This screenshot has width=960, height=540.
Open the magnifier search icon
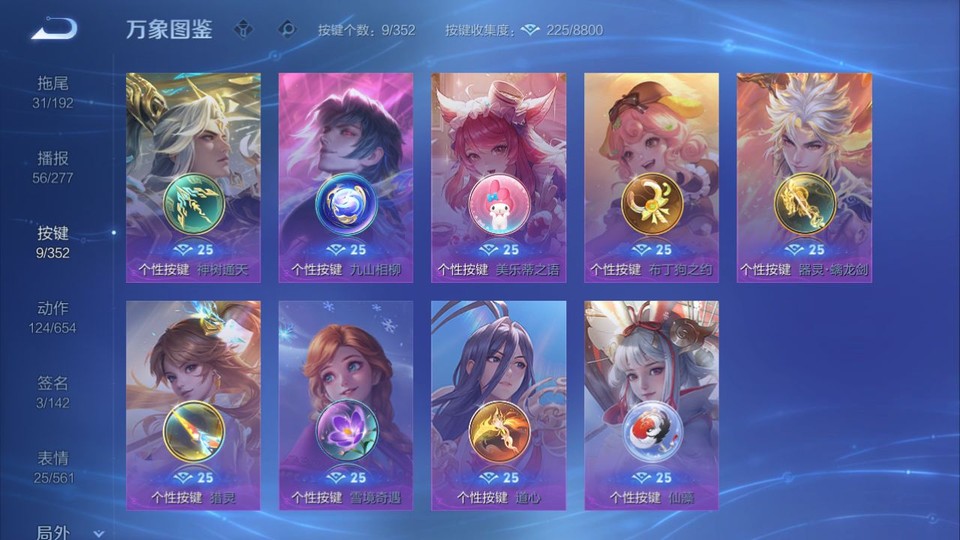(x=288, y=29)
